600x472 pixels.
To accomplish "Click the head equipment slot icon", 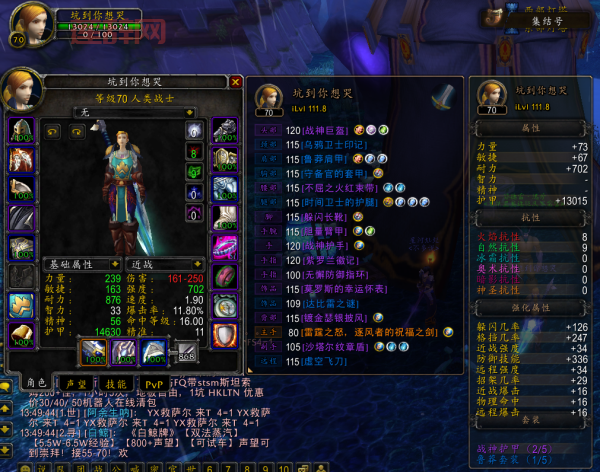I will coord(22,131).
